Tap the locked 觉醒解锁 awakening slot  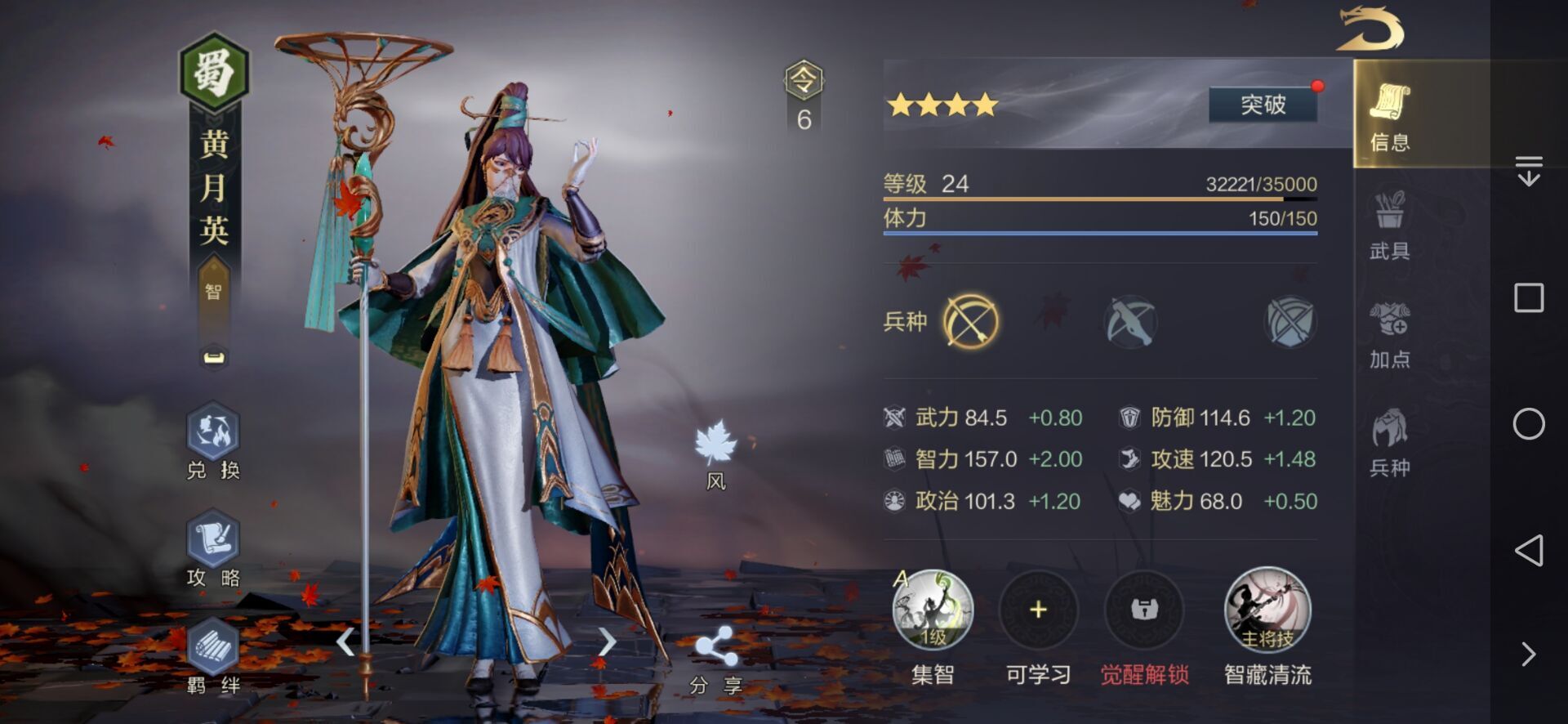(1144, 610)
